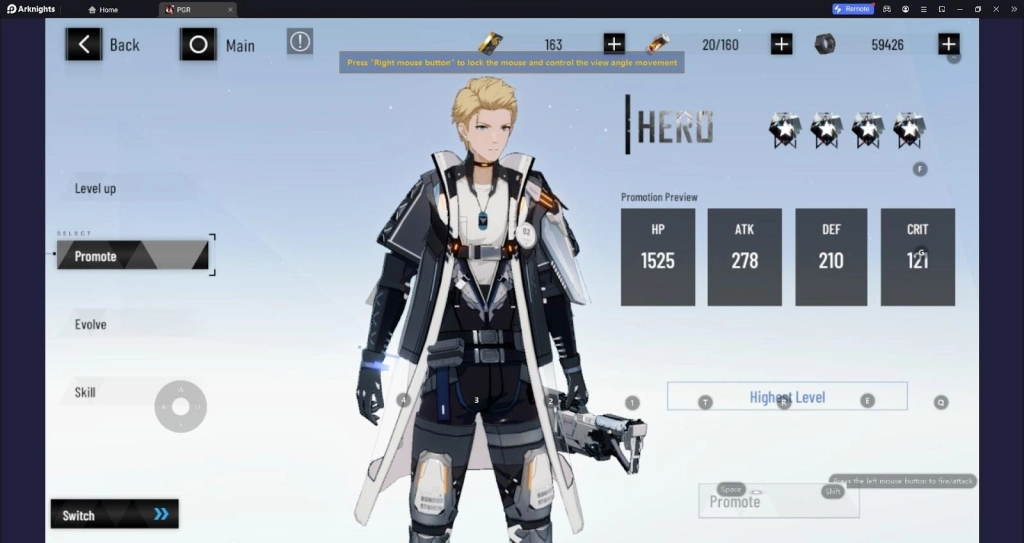Image resolution: width=1024 pixels, height=543 pixels.
Task: Click the Switch character button
Action: [114, 514]
